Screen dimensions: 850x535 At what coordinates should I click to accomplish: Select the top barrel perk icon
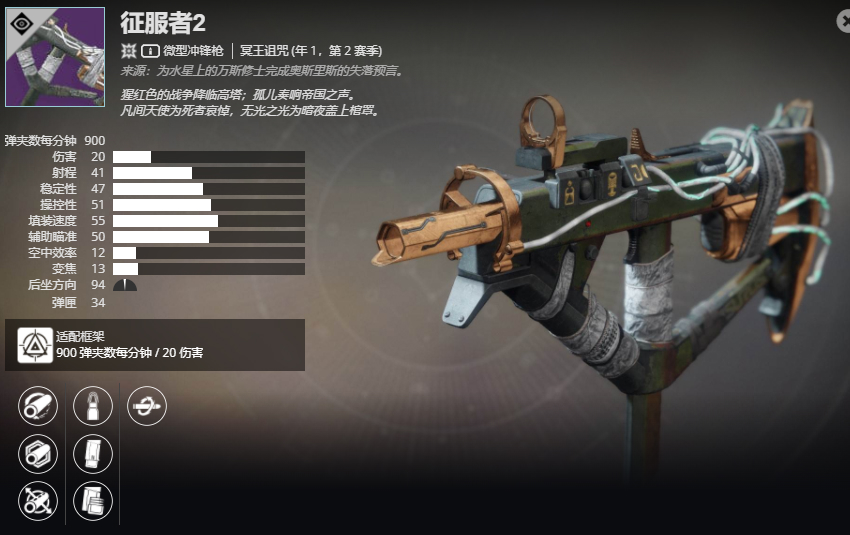[x=38, y=406]
